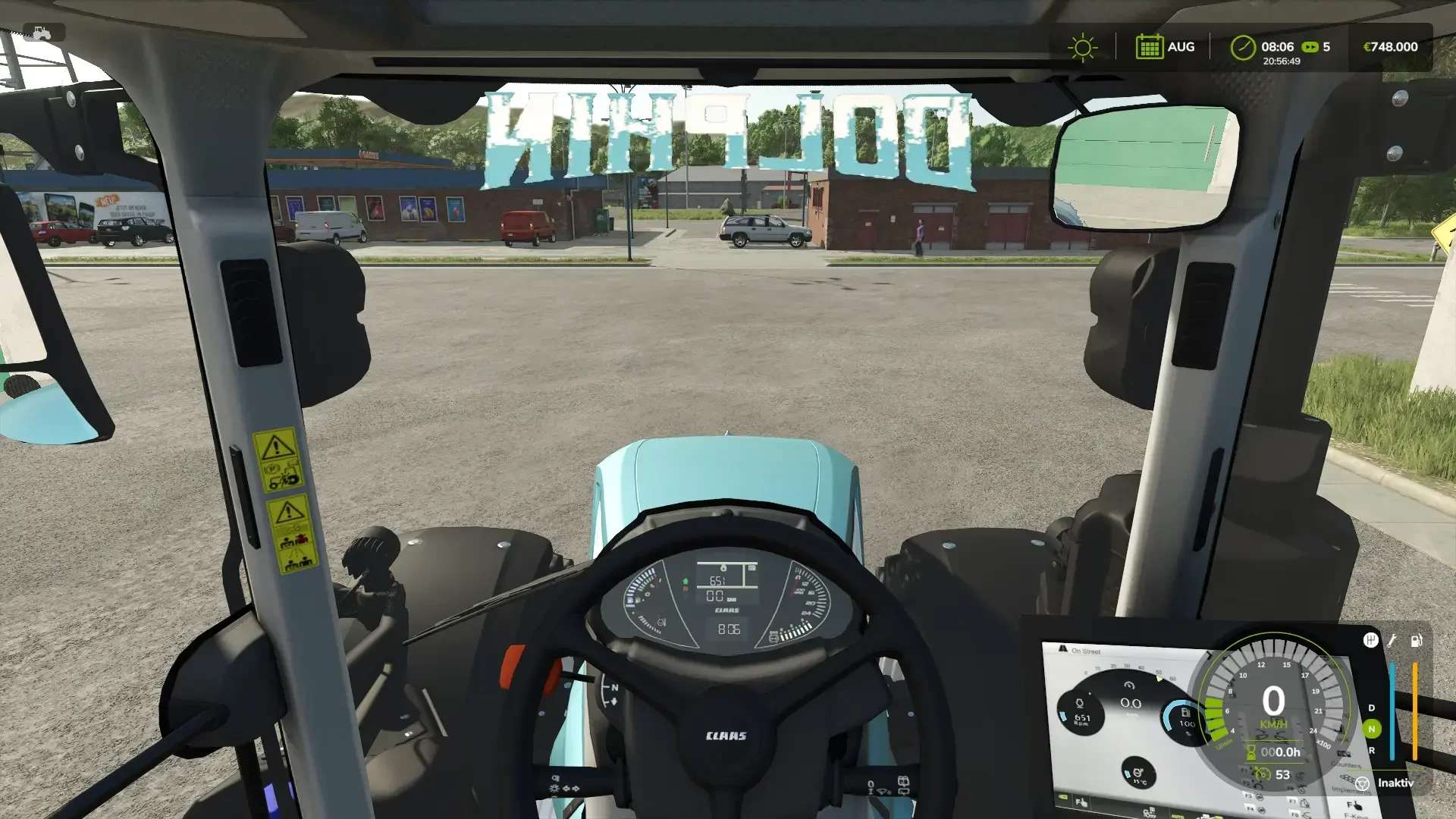1456x819 pixels.
Task: Select the AUG calendar icon
Action: click(x=1149, y=47)
